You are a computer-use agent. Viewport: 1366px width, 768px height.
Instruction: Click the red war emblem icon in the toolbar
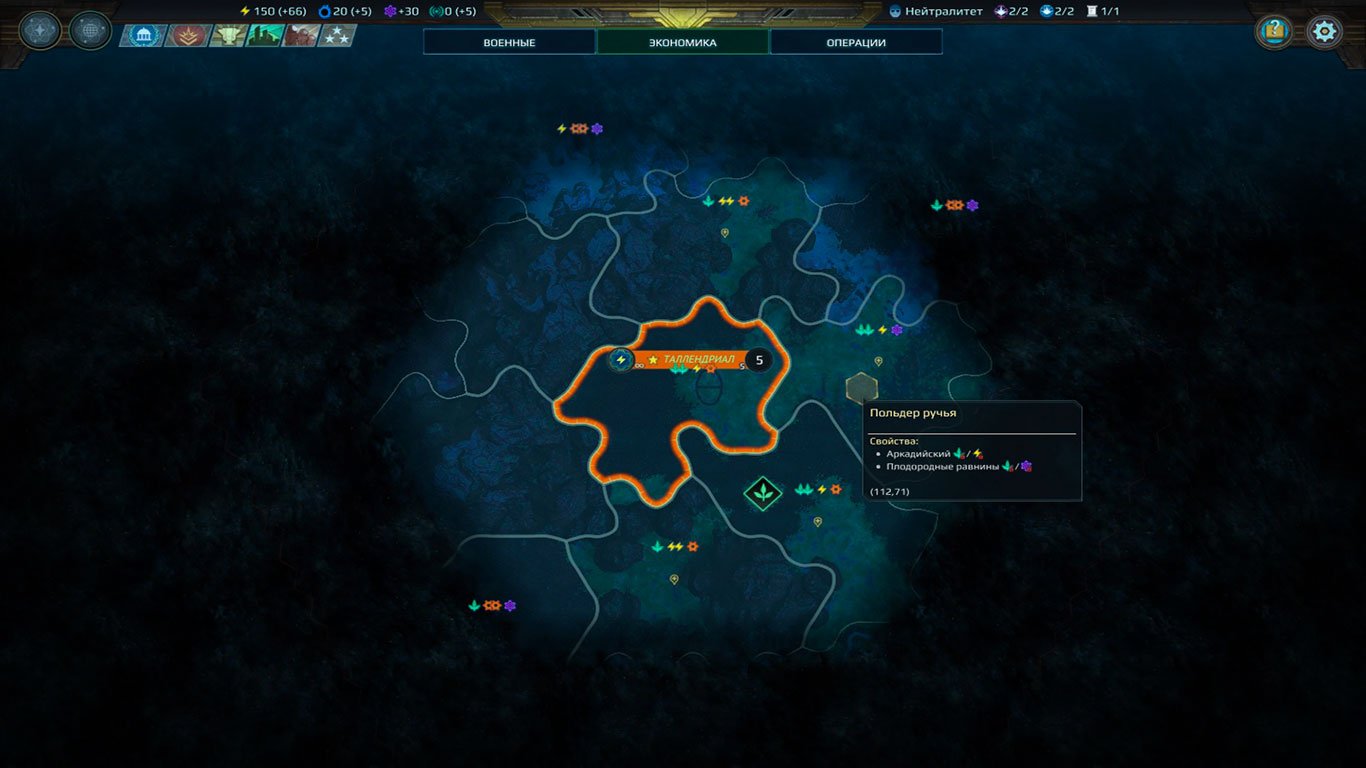point(187,34)
